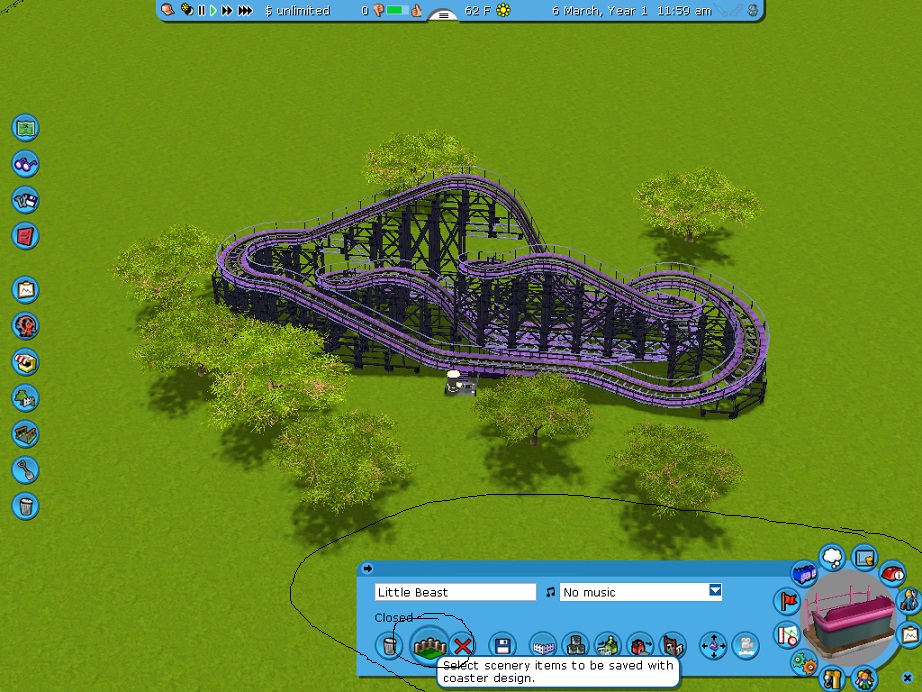The width and height of the screenshot is (922, 692).
Task: Open the four-arrow move control button
Action: coord(713,645)
